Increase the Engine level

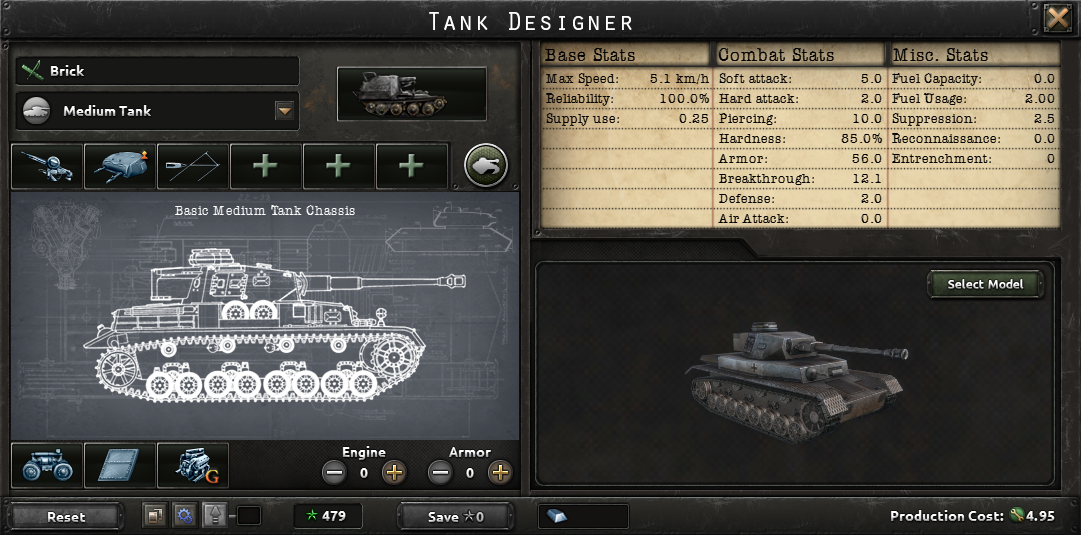tap(394, 472)
